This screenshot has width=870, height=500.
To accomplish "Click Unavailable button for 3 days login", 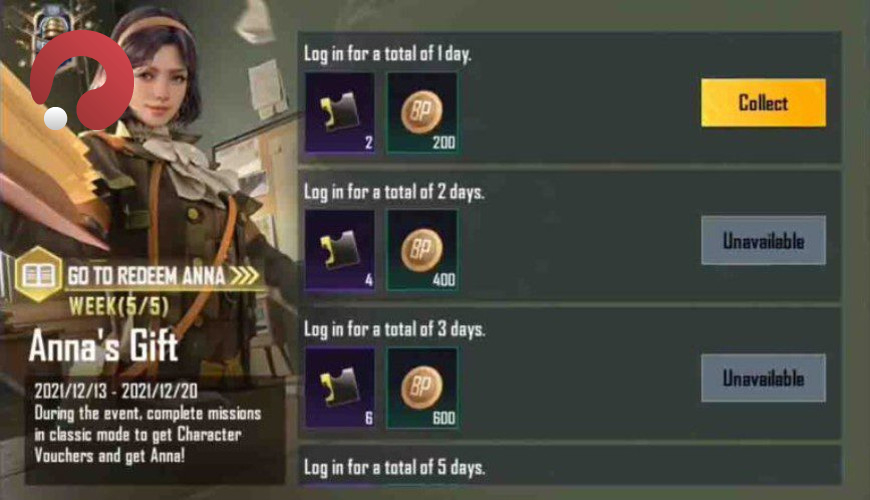I will pyautogui.click(x=763, y=378).
